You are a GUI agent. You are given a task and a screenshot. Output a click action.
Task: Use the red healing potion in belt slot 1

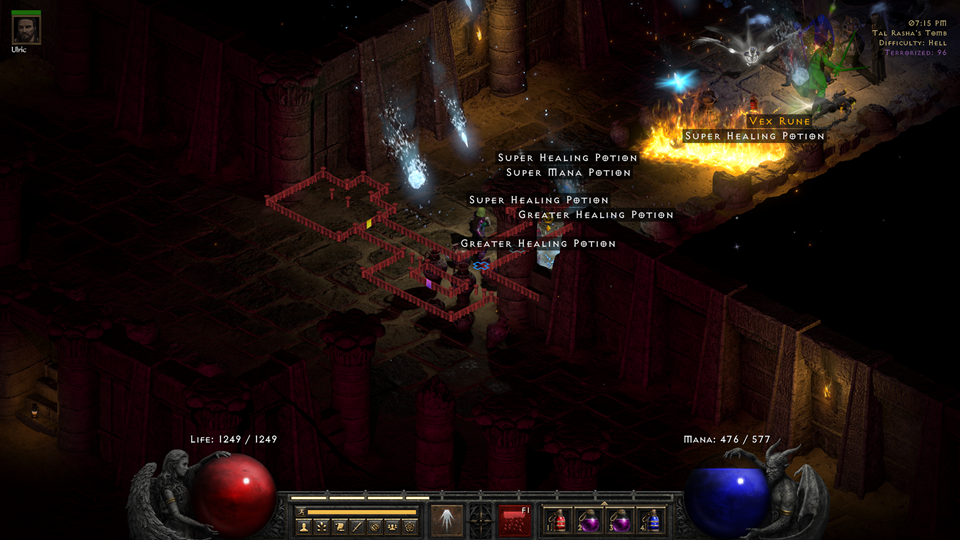tap(560, 520)
